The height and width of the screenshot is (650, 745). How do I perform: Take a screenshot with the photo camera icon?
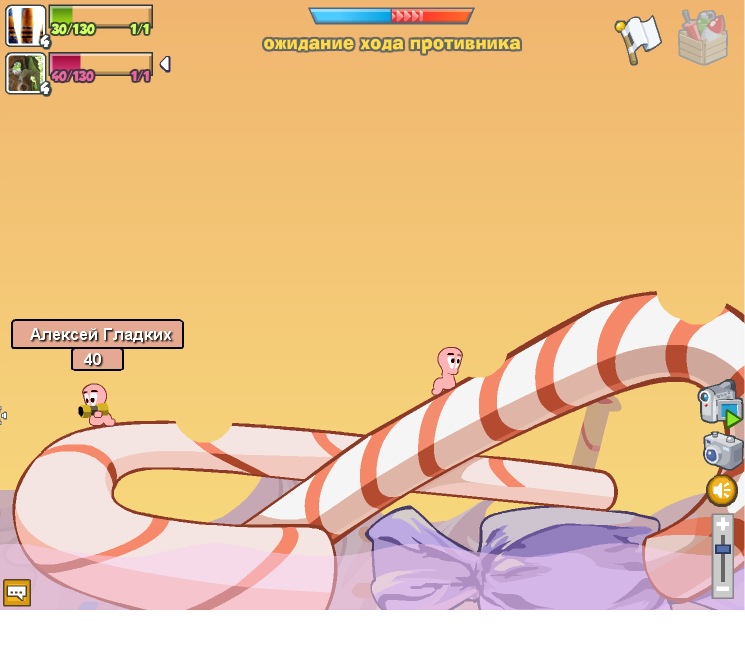coord(722,450)
